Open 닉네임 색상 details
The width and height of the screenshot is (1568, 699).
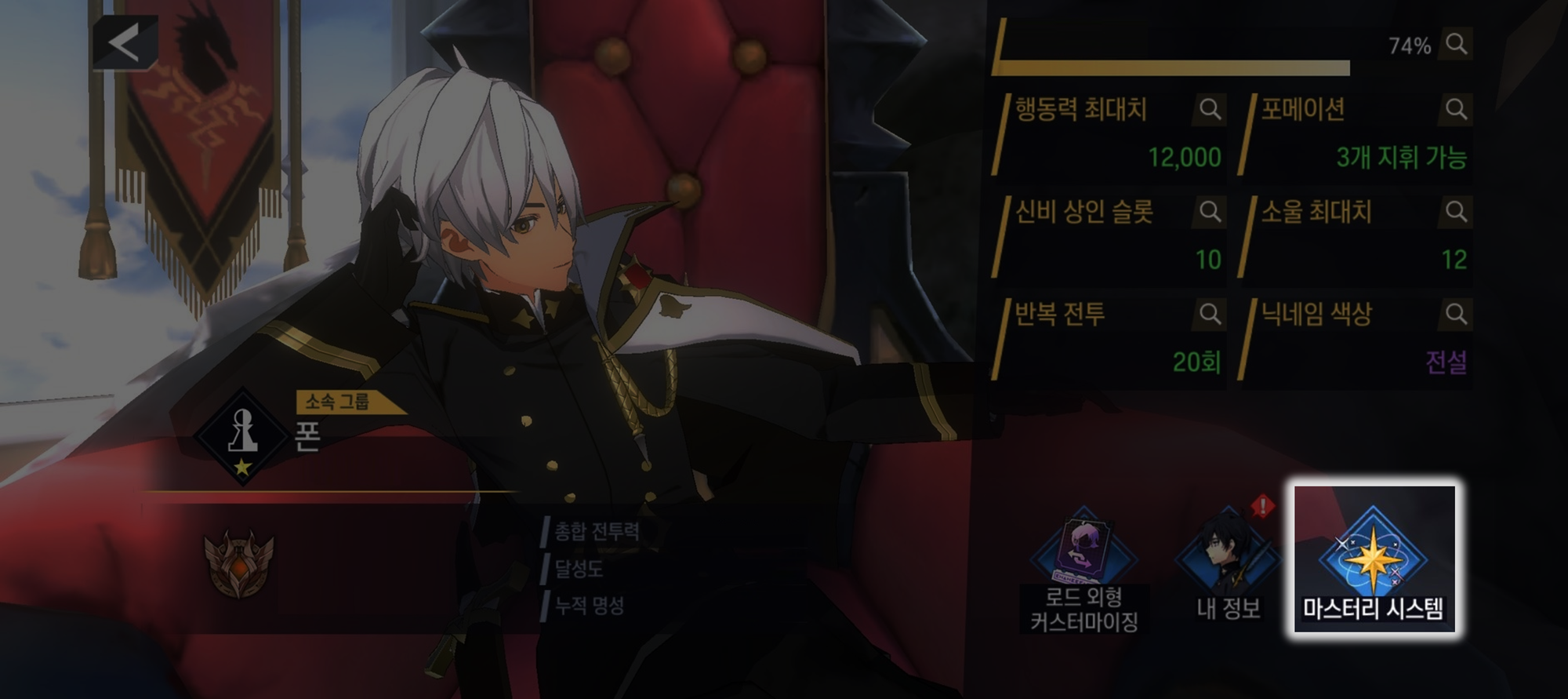point(1456,314)
